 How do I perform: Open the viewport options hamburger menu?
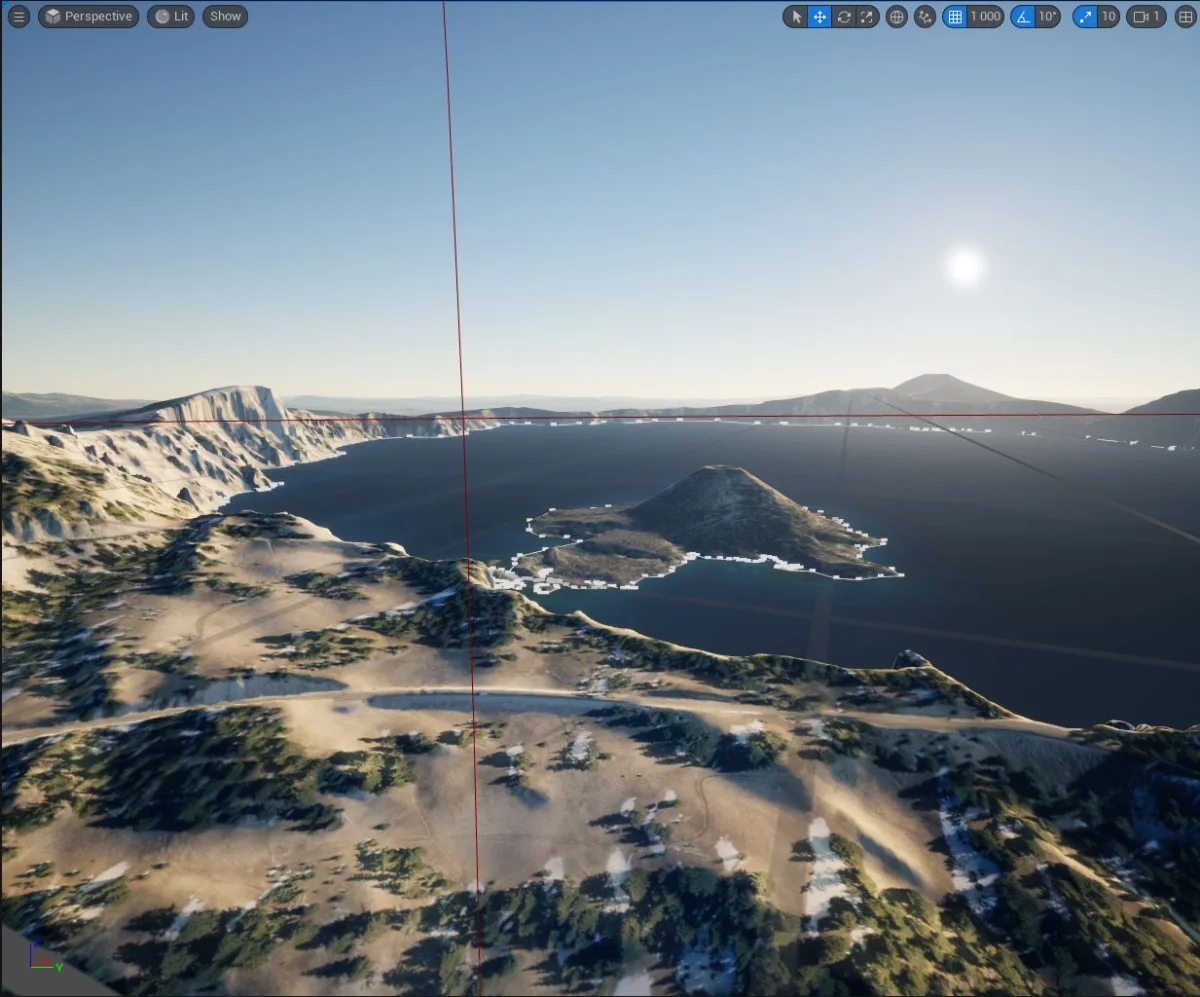point(18,16)
